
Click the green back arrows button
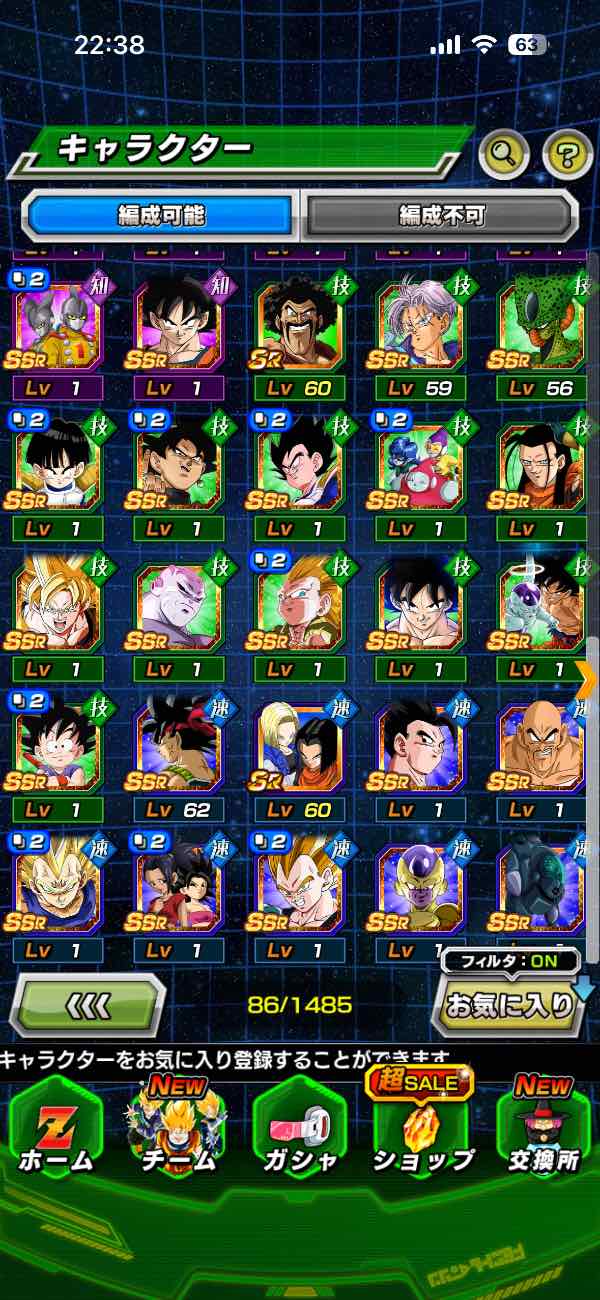(88, 1004)
